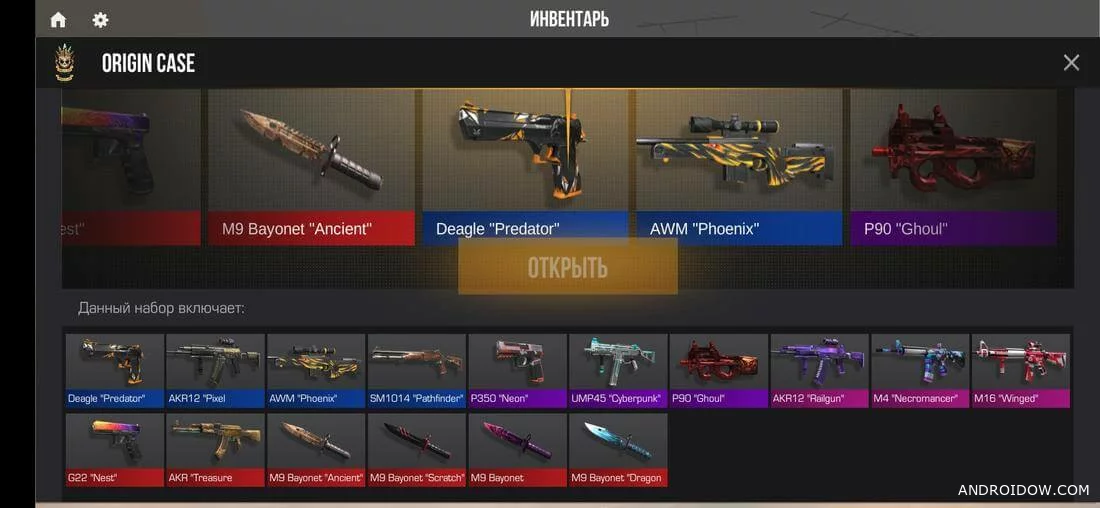Select the M4 "Necromancer" thumbnail

click(x=920, y=370)
